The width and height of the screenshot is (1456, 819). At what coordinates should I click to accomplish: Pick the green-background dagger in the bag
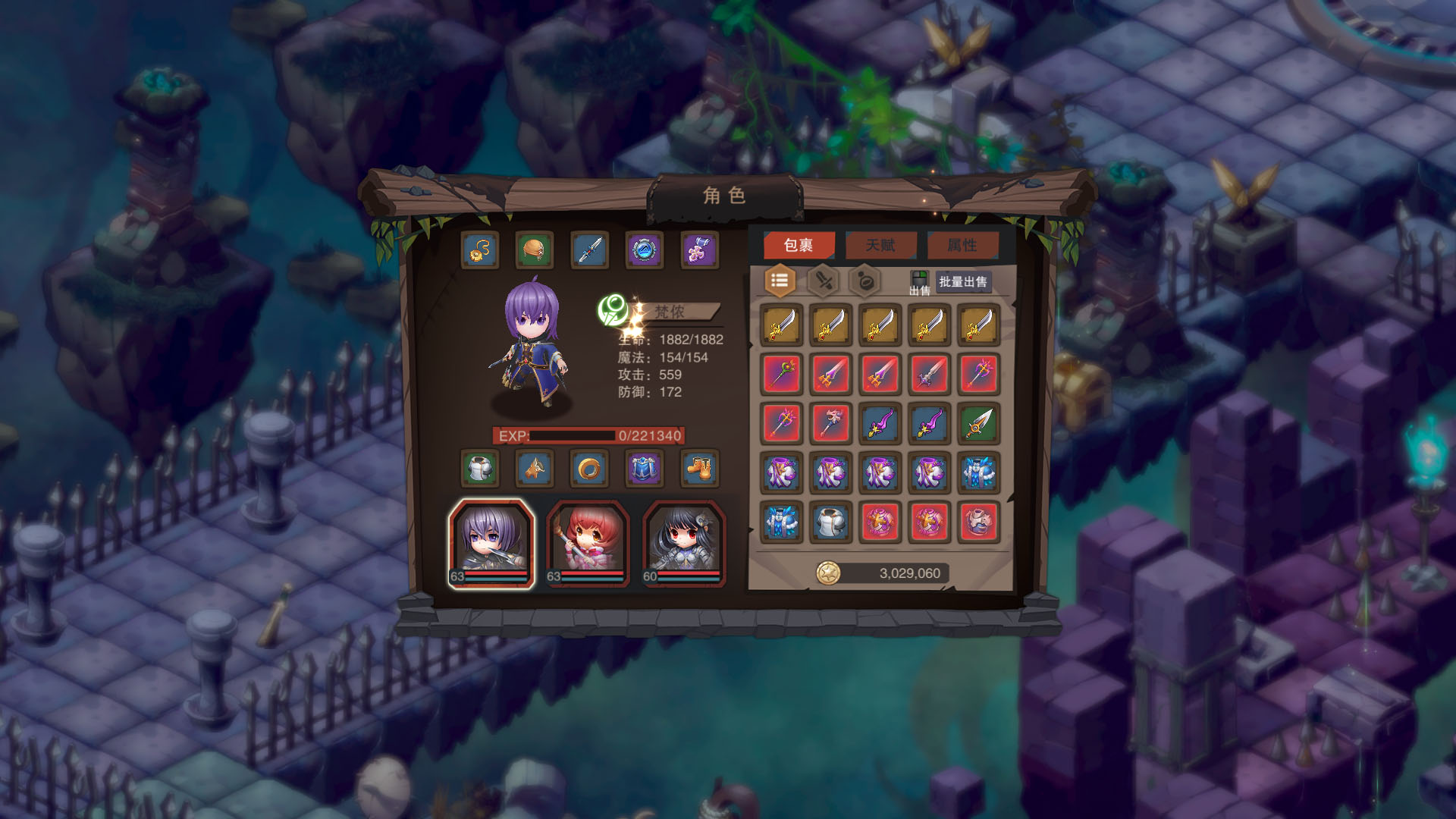coord(978,423)
